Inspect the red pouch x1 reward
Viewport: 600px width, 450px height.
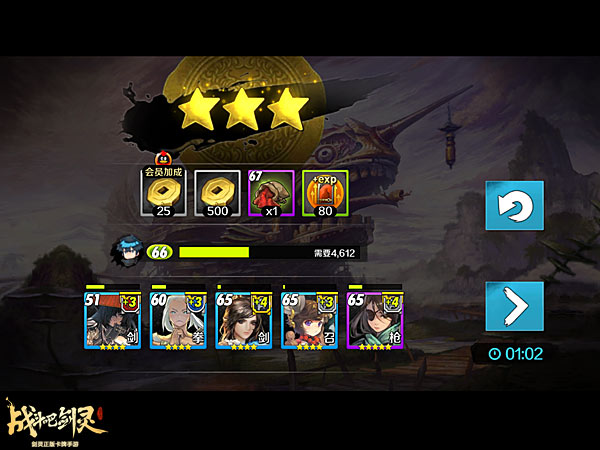(269, 193)
